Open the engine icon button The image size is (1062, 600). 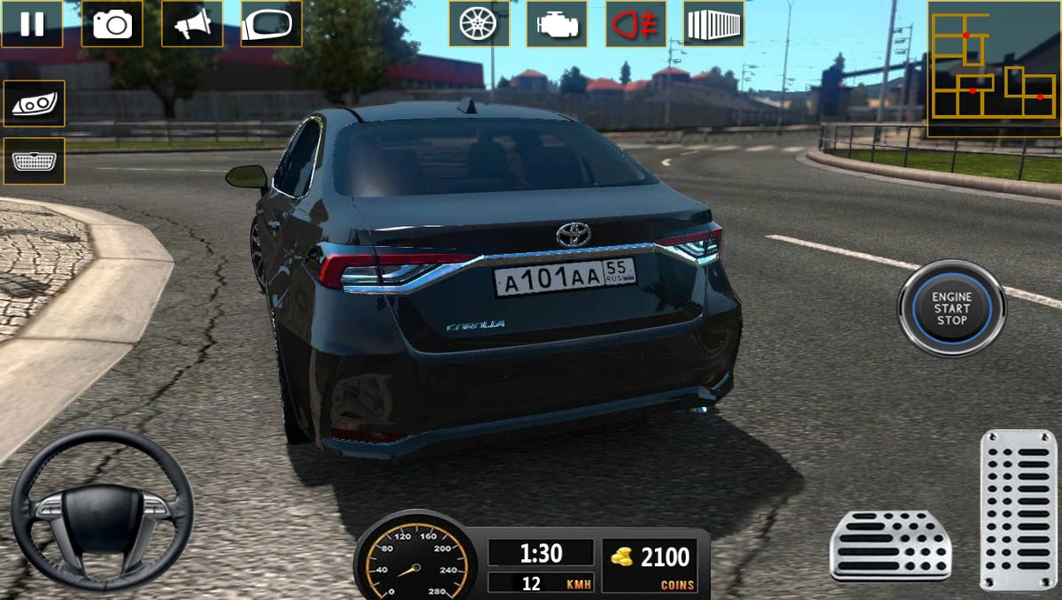[x=557, y=24]
